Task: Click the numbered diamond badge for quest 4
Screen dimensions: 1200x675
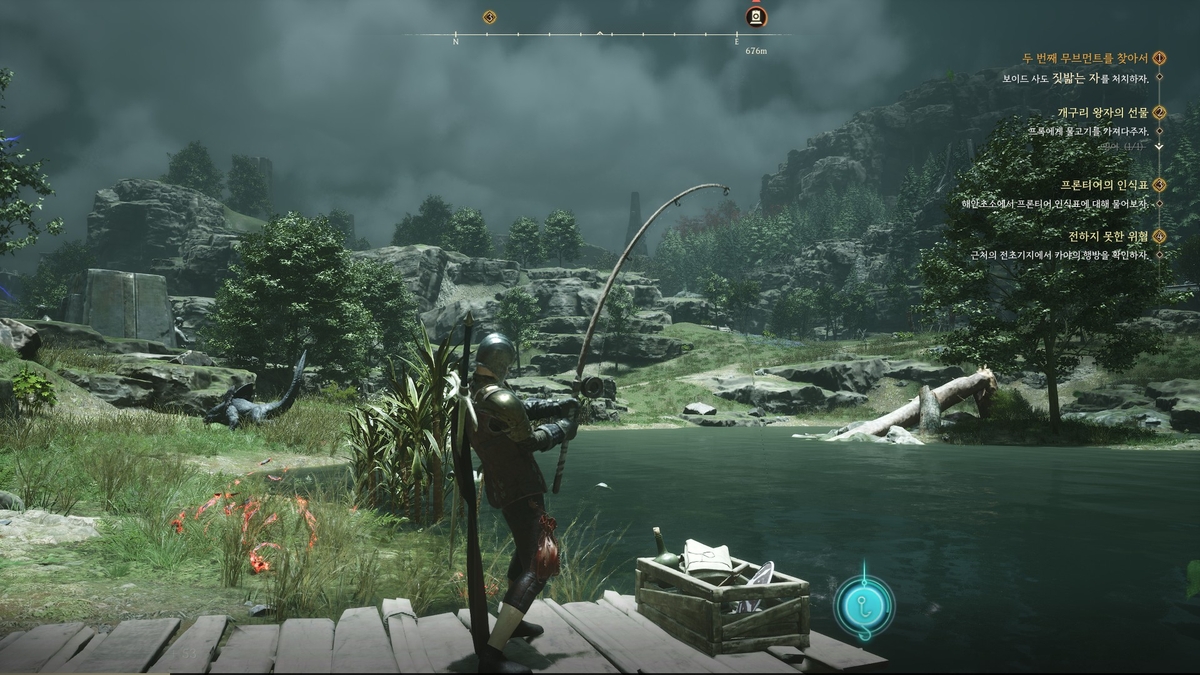Action: [x=1160, y=236]
